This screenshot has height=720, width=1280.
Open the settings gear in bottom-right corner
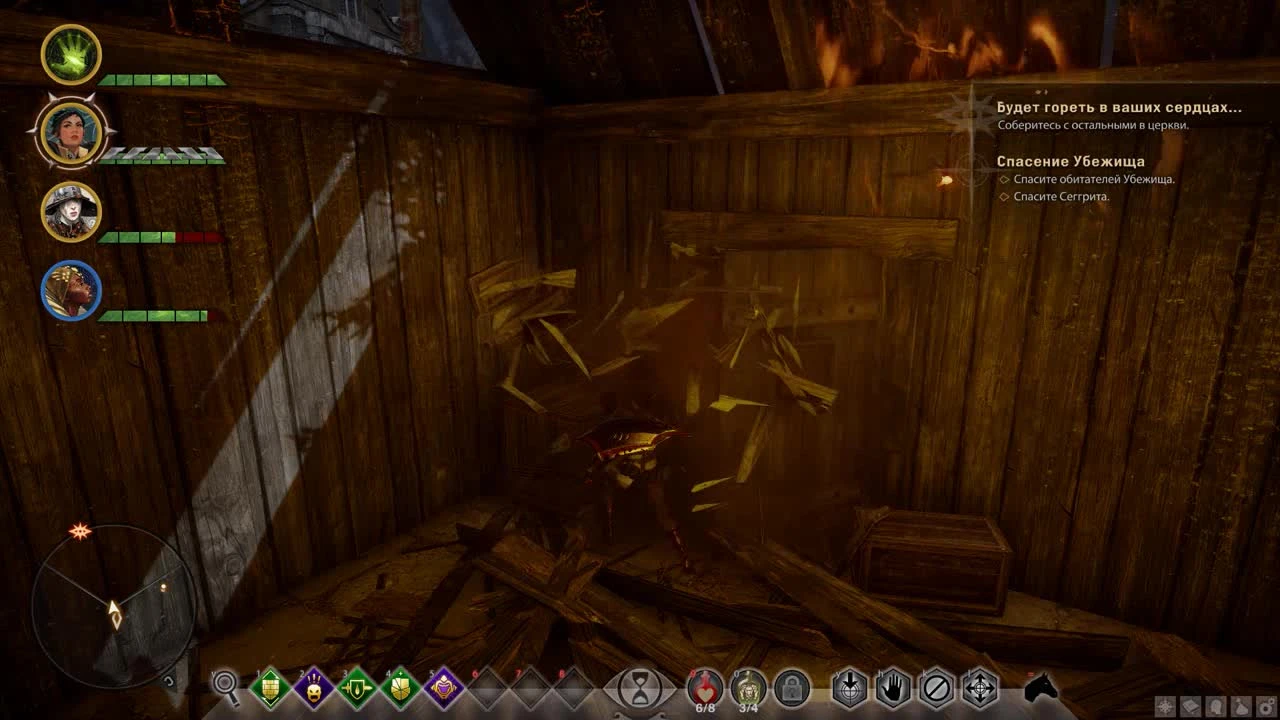[x=1265, y=706]
